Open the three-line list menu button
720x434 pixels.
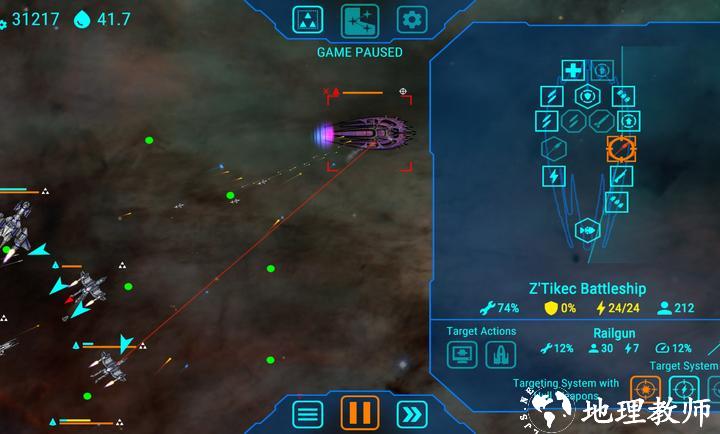[x=308, y=412]
